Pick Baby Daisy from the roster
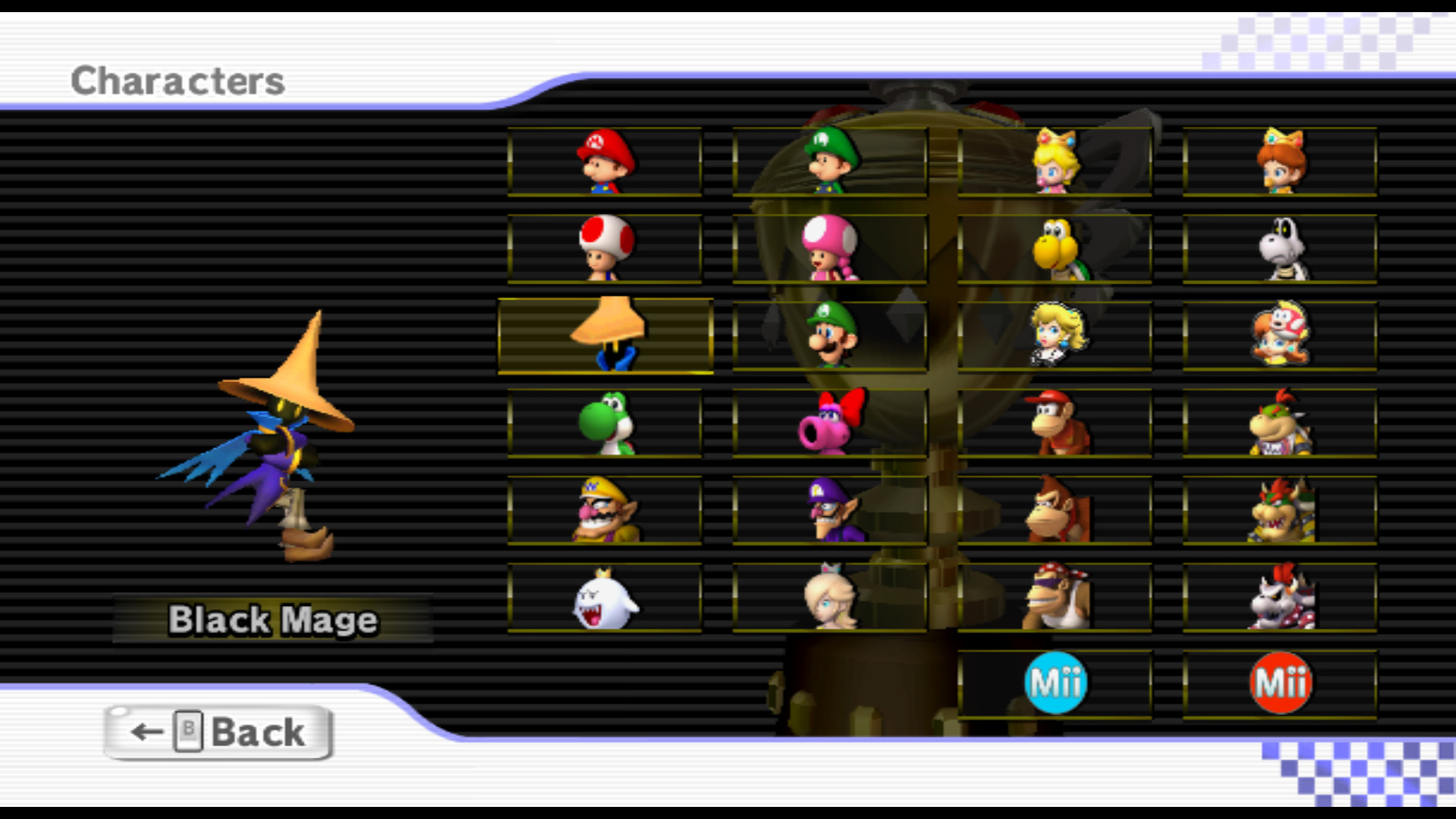The height and width of the screenshot is (819, 1456). click(x=1280, y=162)
